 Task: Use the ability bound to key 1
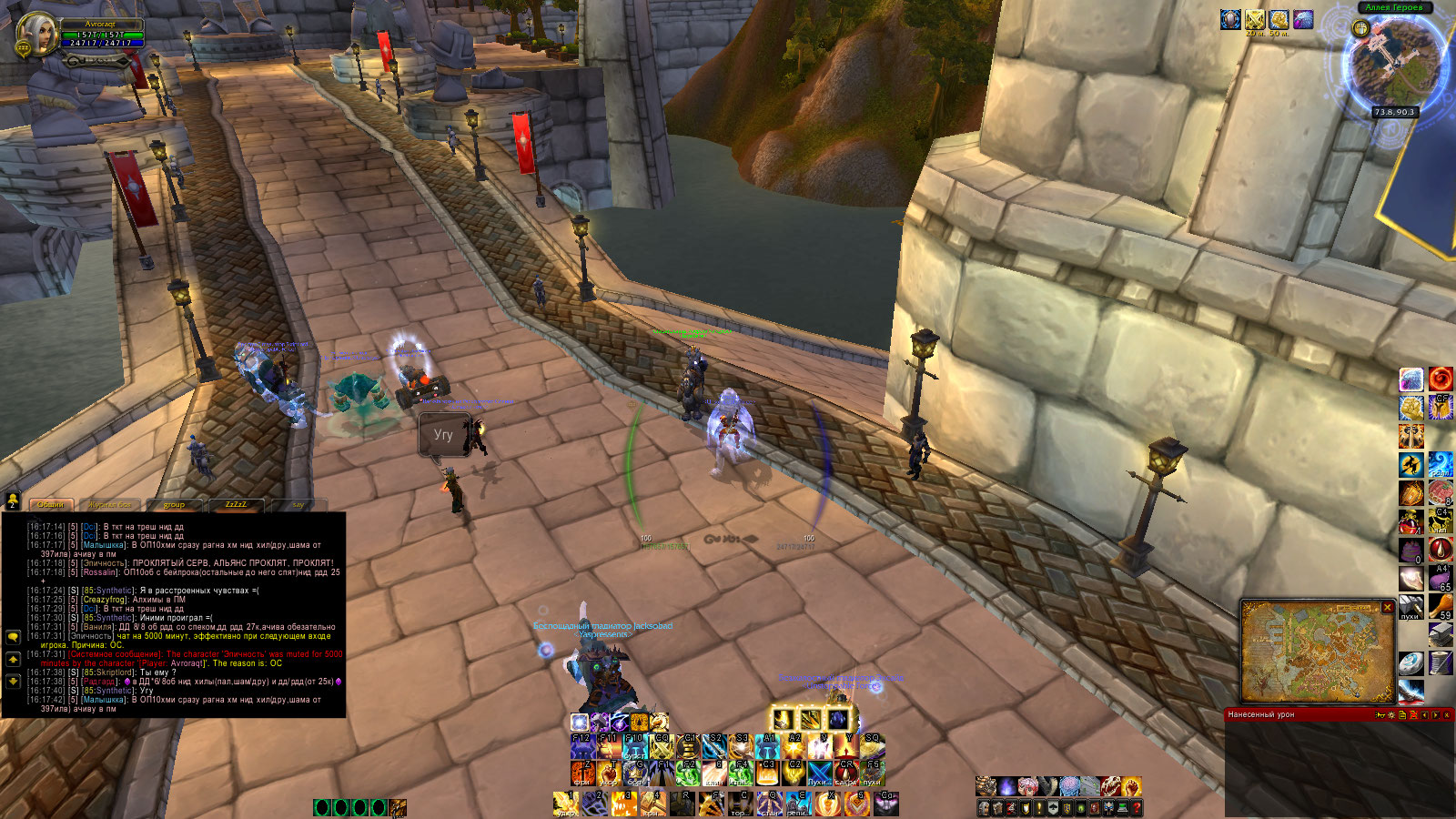click(566, 803)
